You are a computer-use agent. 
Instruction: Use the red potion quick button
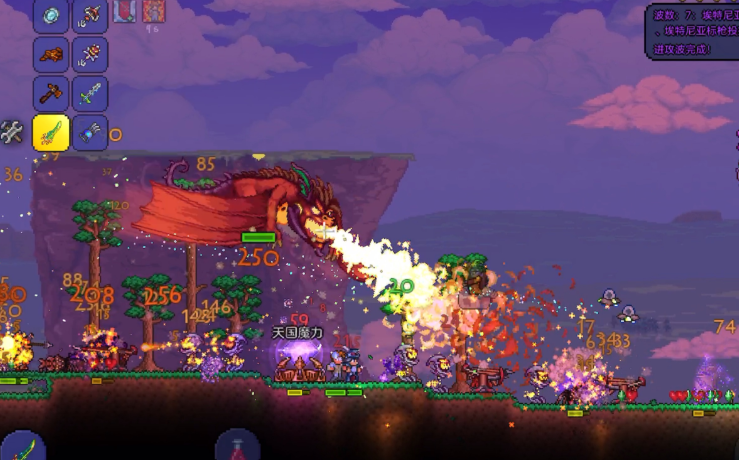(238, 446)
